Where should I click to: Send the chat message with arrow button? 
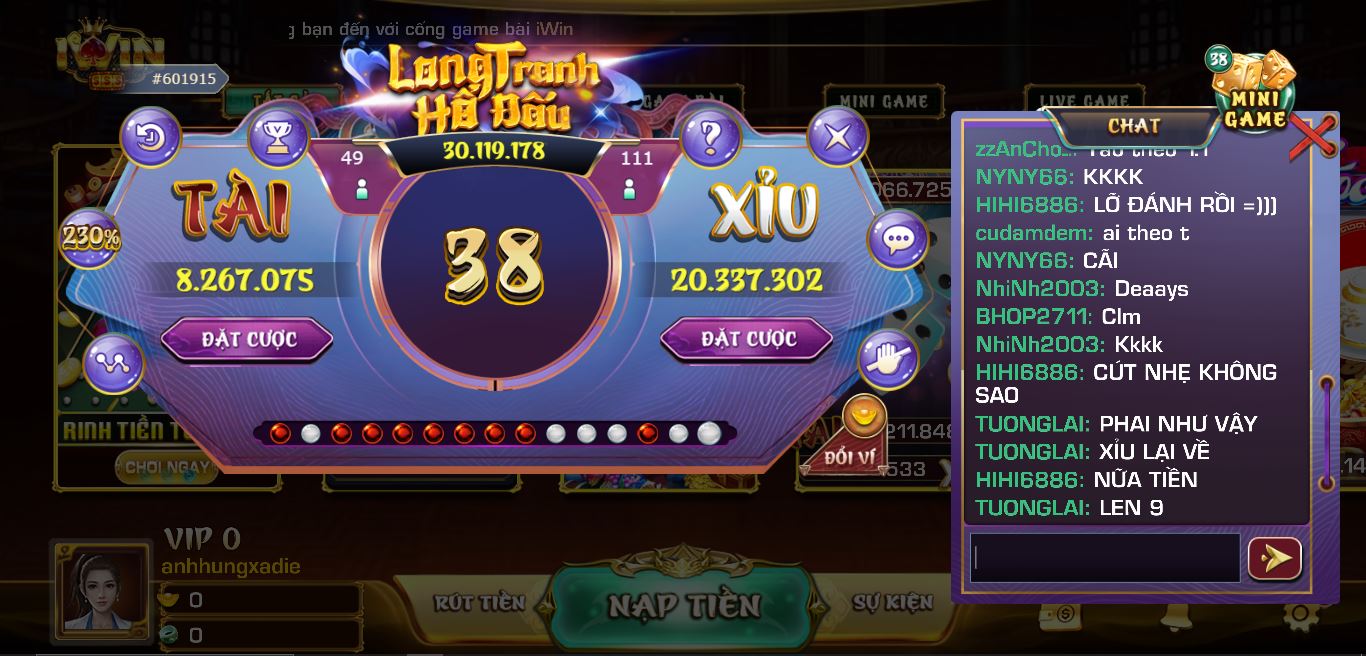pyautogui.click(x=1275, y=558)
